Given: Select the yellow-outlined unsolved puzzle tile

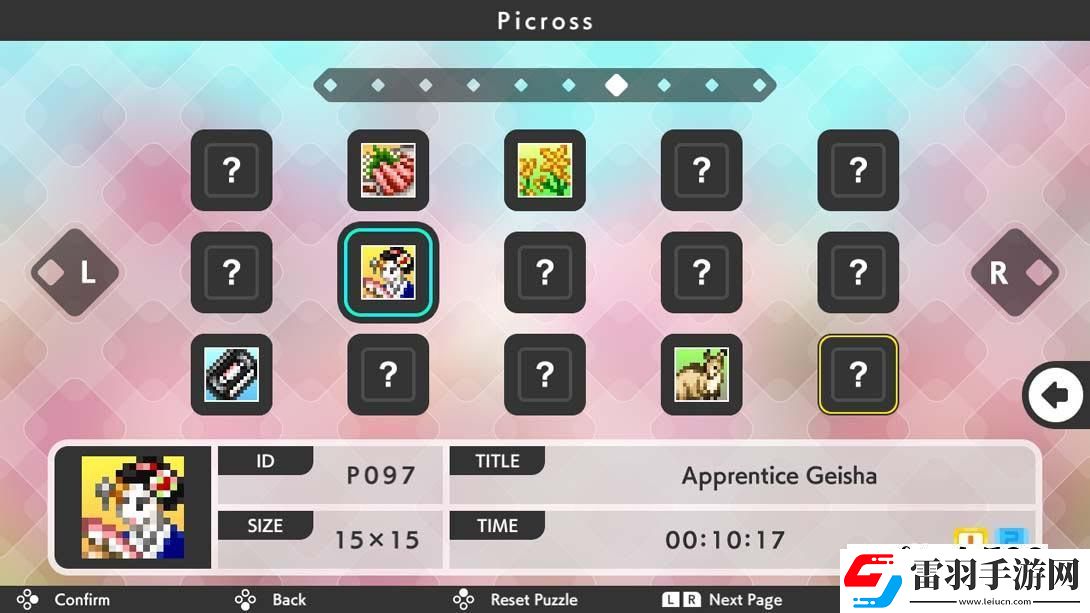Looking at the screenshot, I should (x=858, y=374).
